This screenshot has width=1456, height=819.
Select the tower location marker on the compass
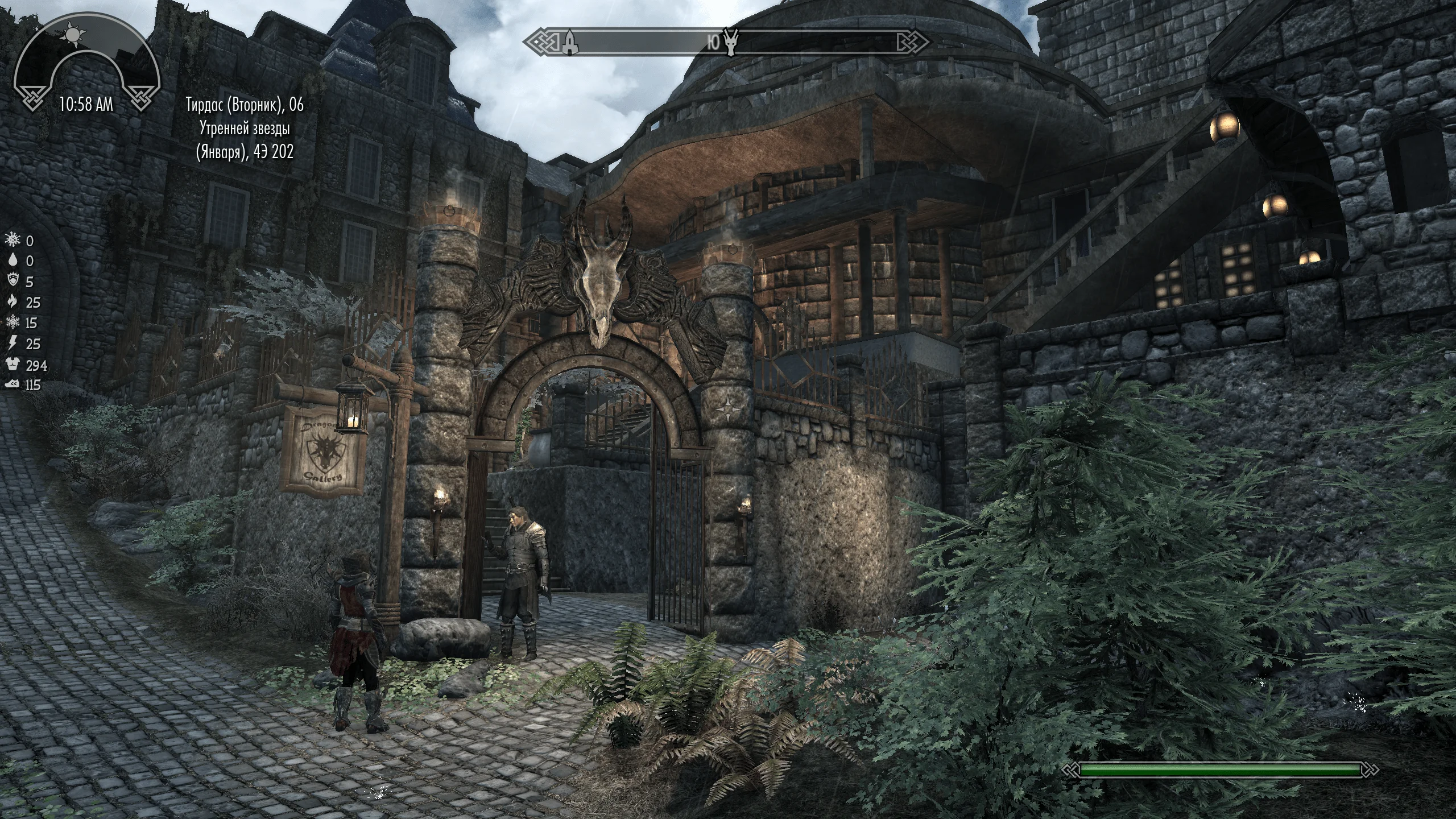(x=569, y=42)
